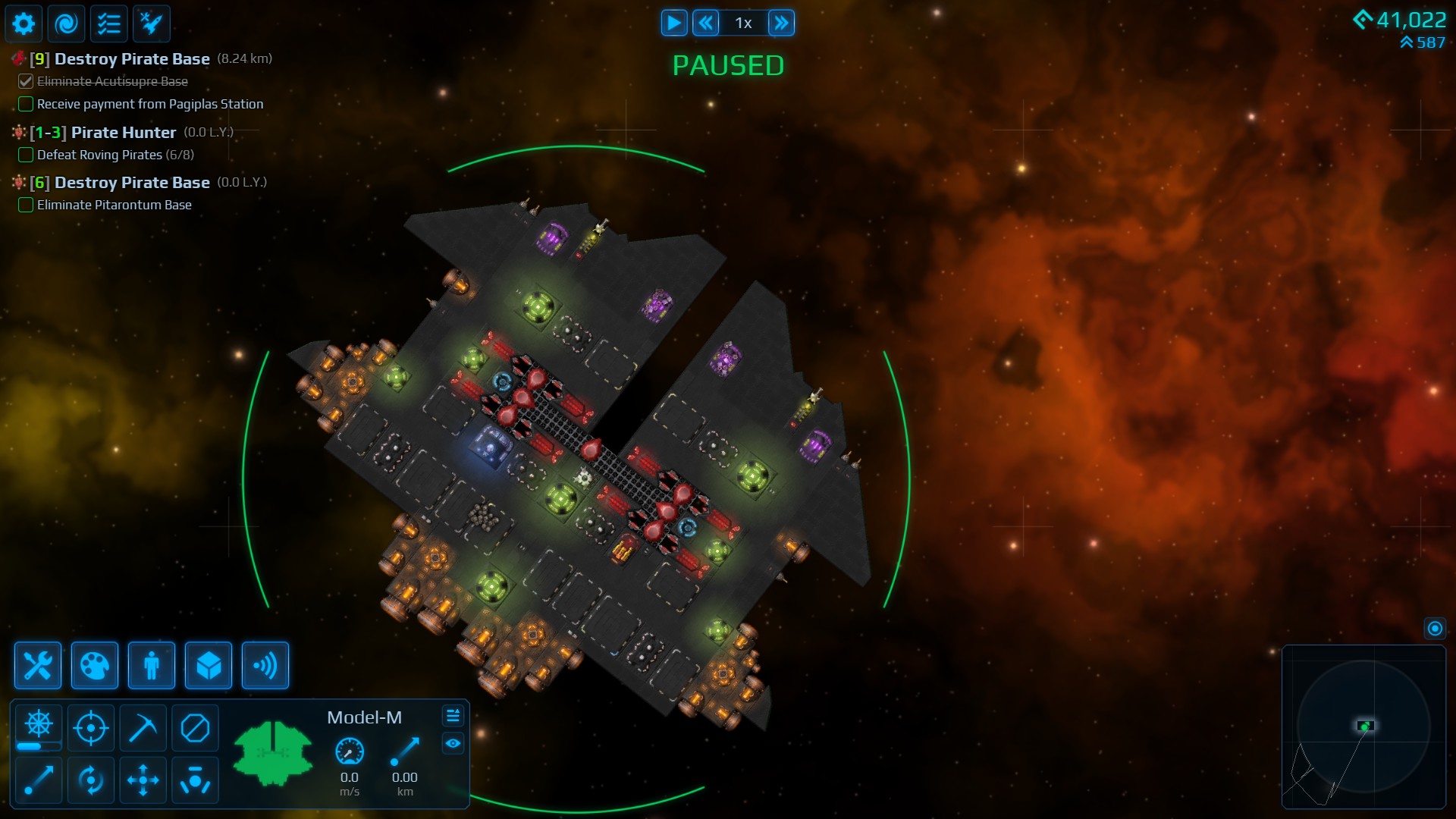
Task: Open the gear settings menu
Action: (x=24, y=24)
